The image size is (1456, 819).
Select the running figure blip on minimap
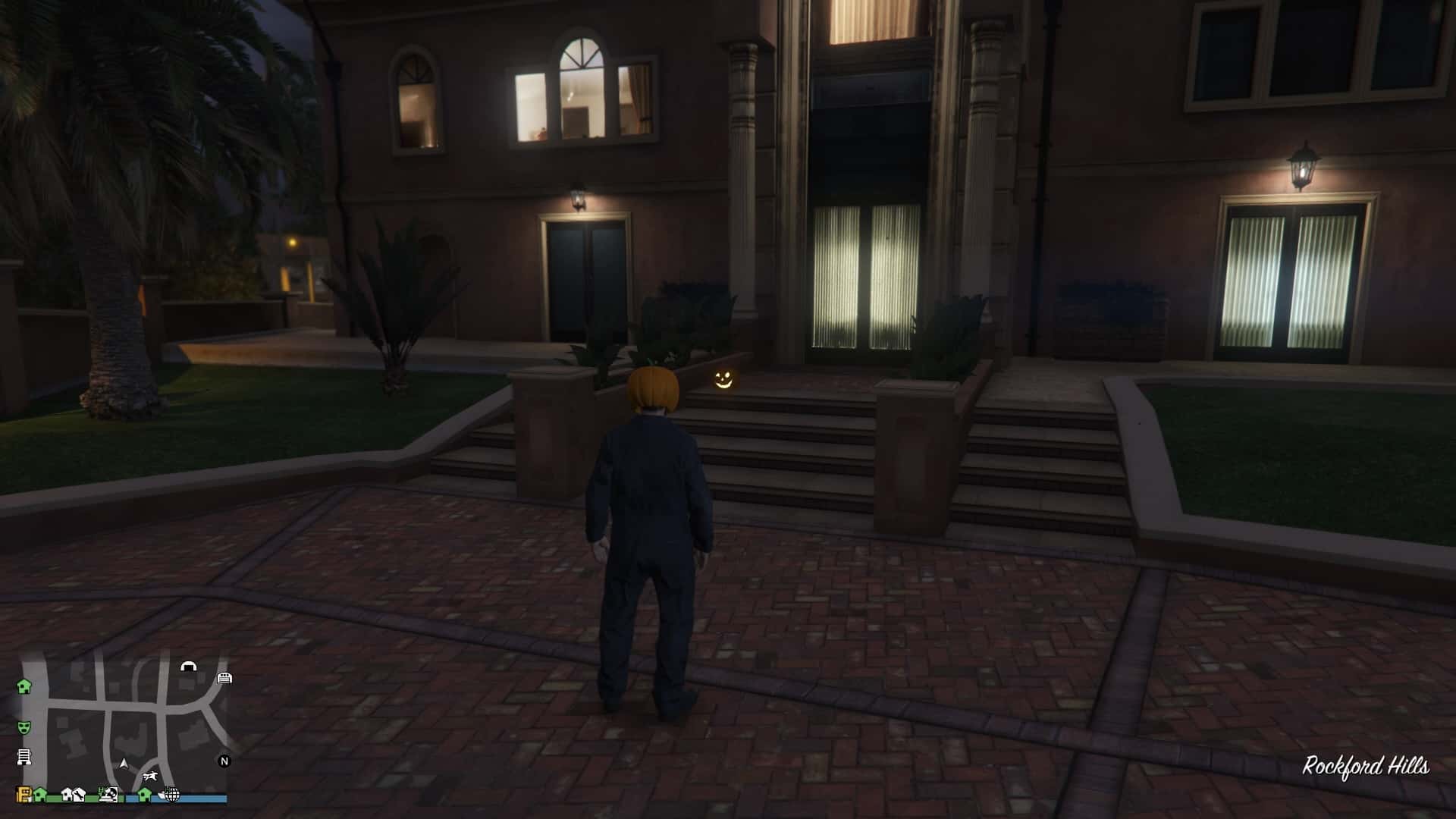tap(152, 776)
